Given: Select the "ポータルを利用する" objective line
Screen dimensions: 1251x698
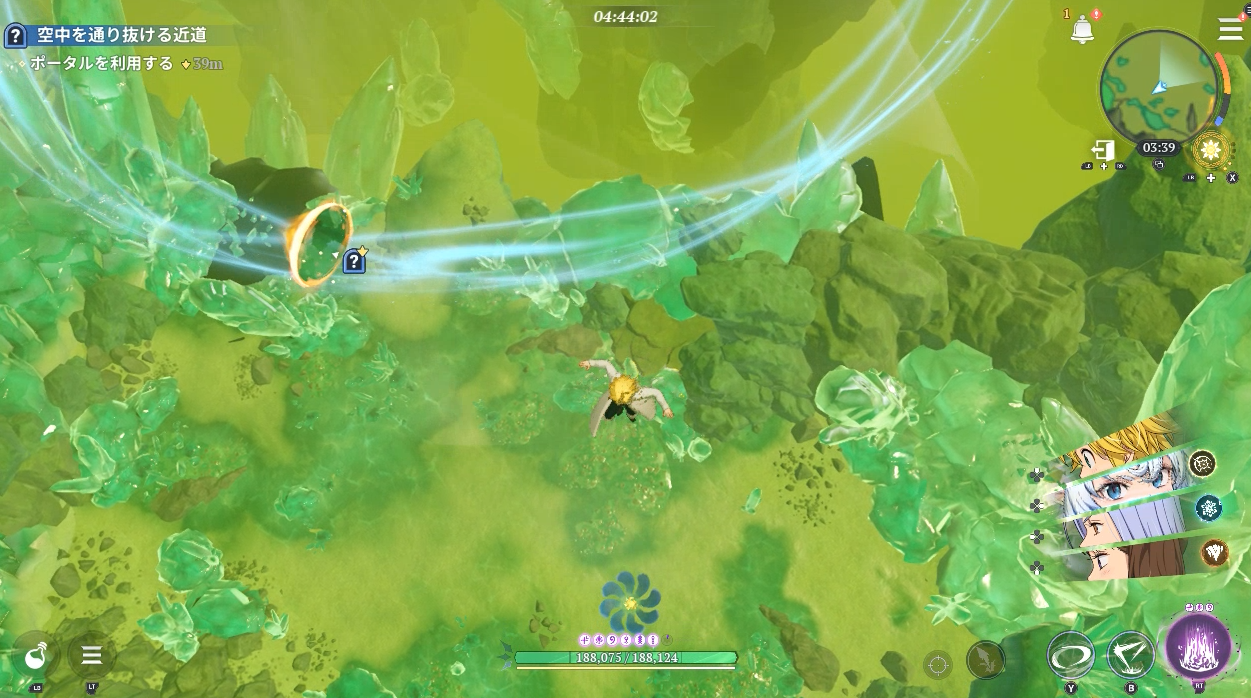Looking at the screenshot, I should [x=102, y=64].
